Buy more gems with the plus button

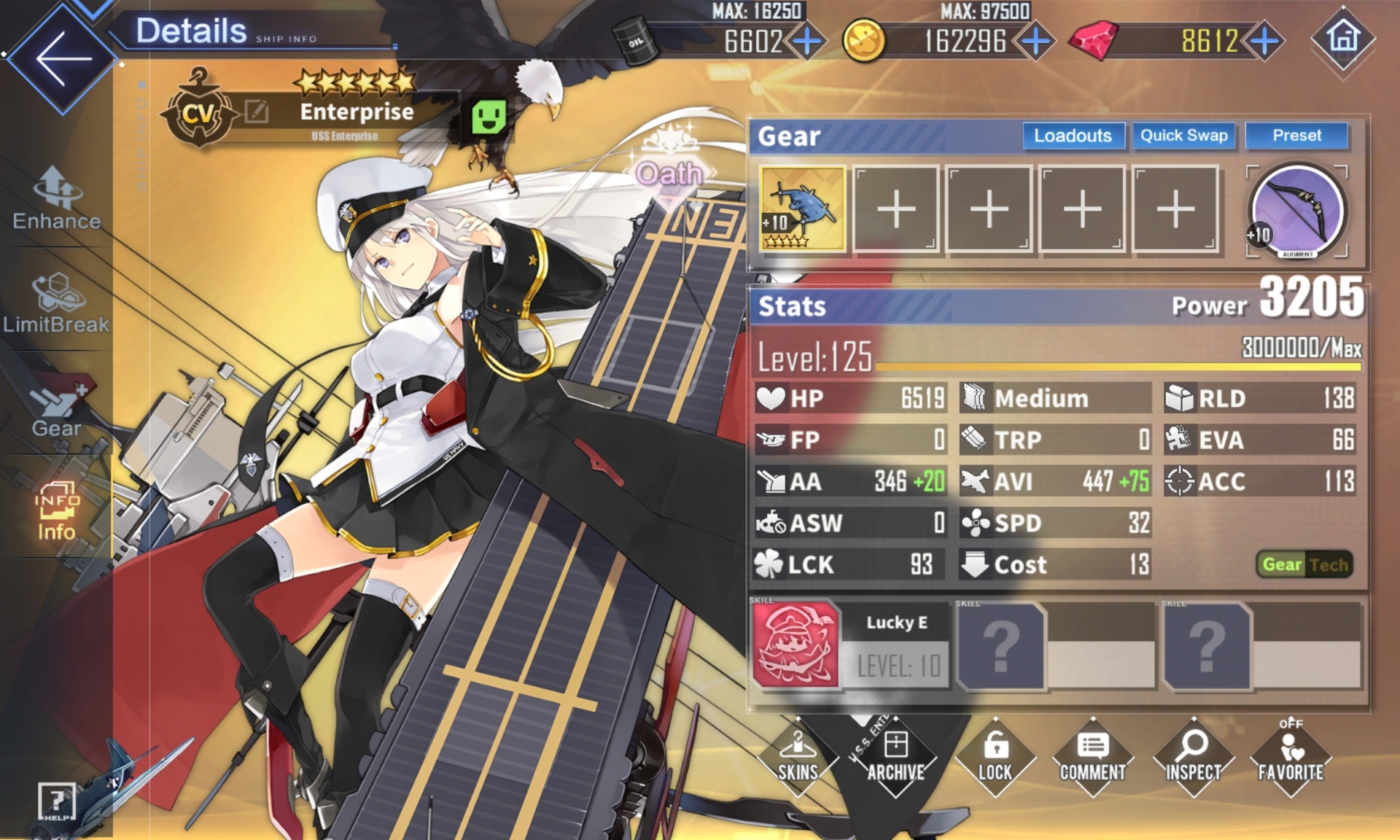point(1265,42)
